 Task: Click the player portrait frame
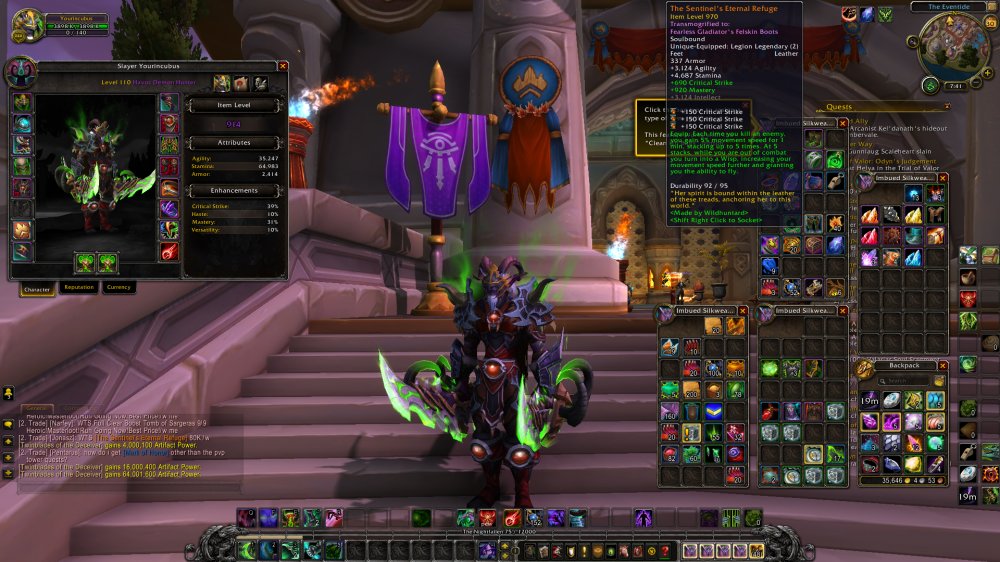(27, 26)
